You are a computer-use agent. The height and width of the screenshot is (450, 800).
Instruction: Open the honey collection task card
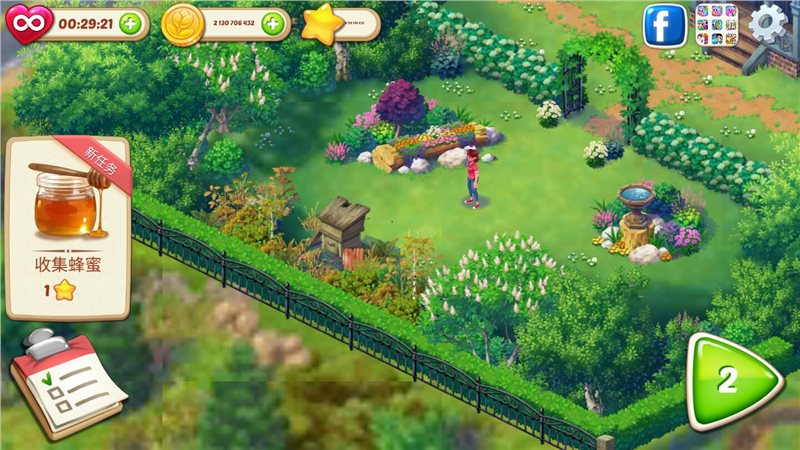68,227
